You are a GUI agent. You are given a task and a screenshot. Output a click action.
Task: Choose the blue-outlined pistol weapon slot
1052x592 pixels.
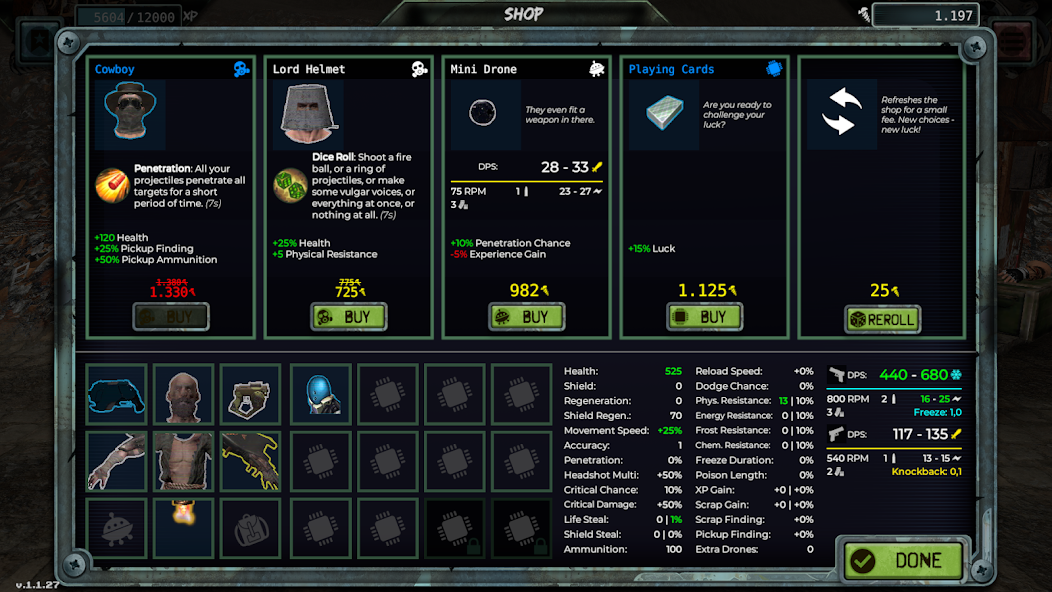pyautogui.click(x=116, y=394)
